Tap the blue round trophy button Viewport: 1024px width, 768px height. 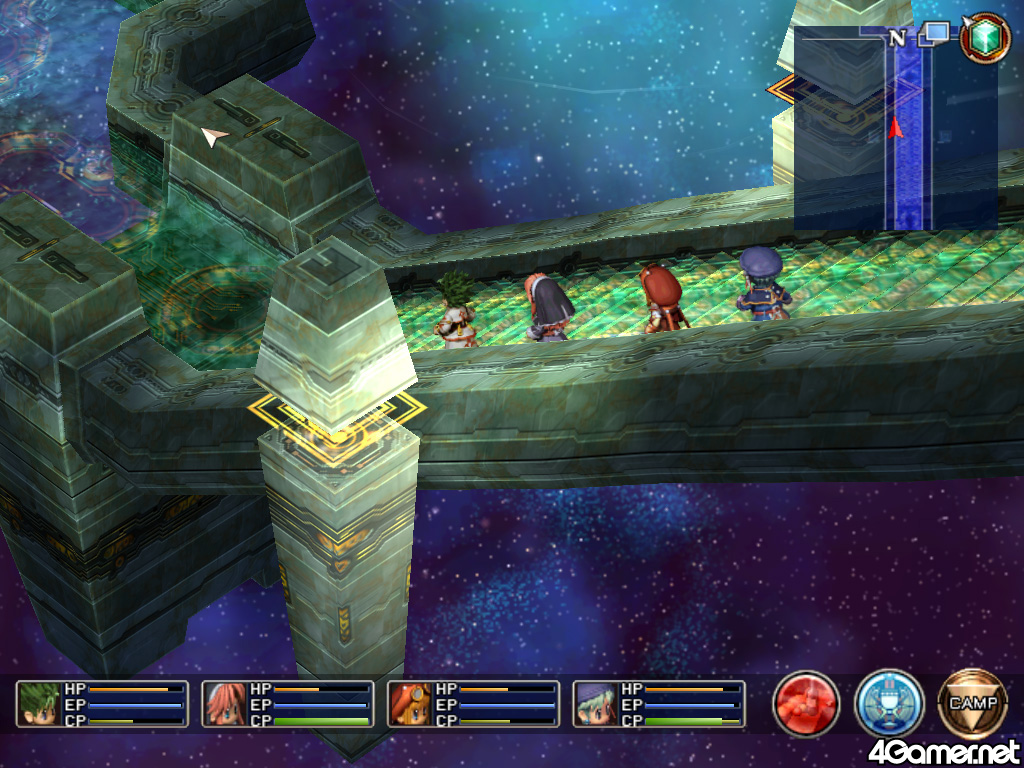pyautogui.click(x=889, y=704)
